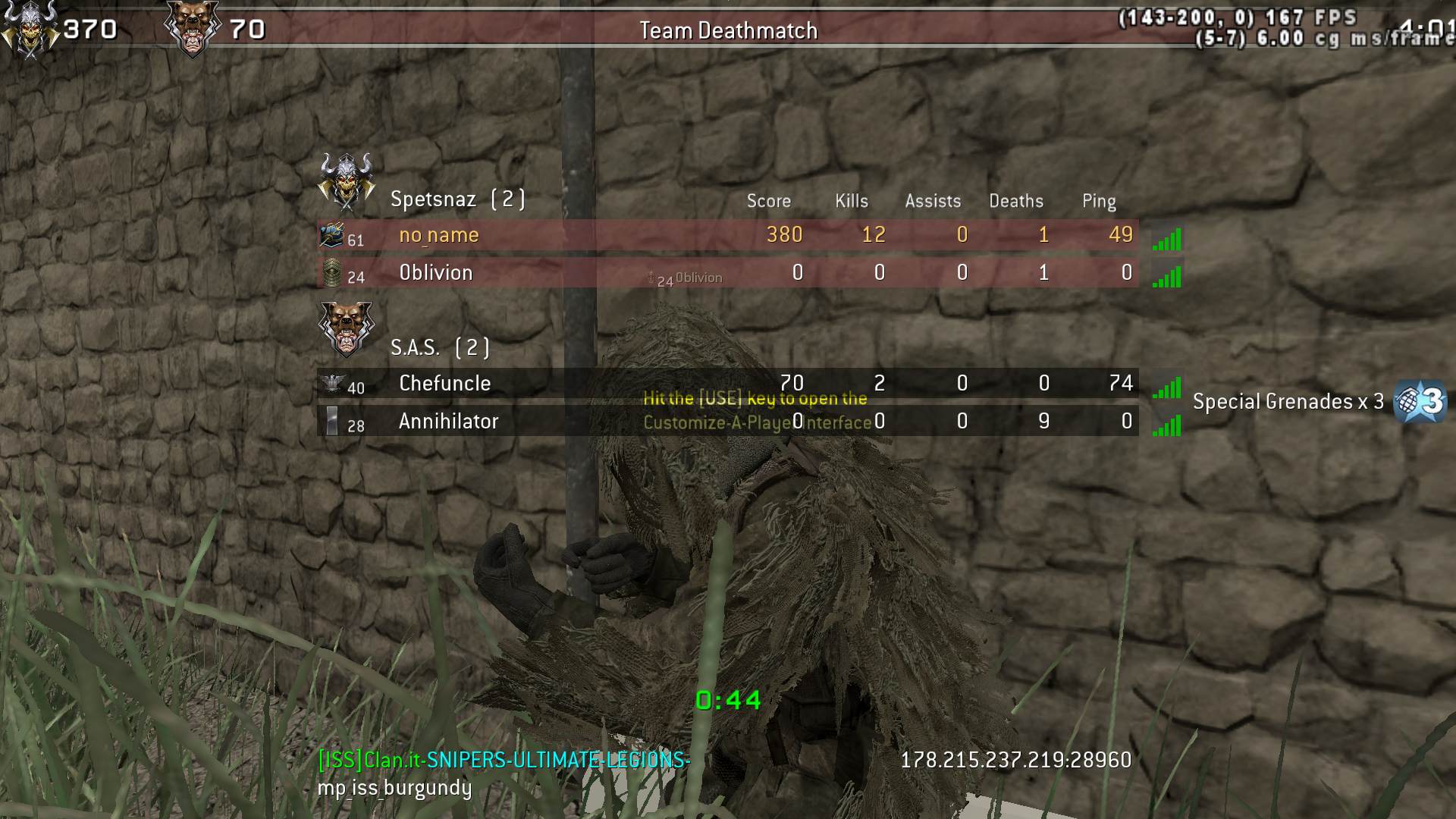Choose the Chefuncle player row
Viewport: 1456px width, 819px height.
tap(726, 384)
